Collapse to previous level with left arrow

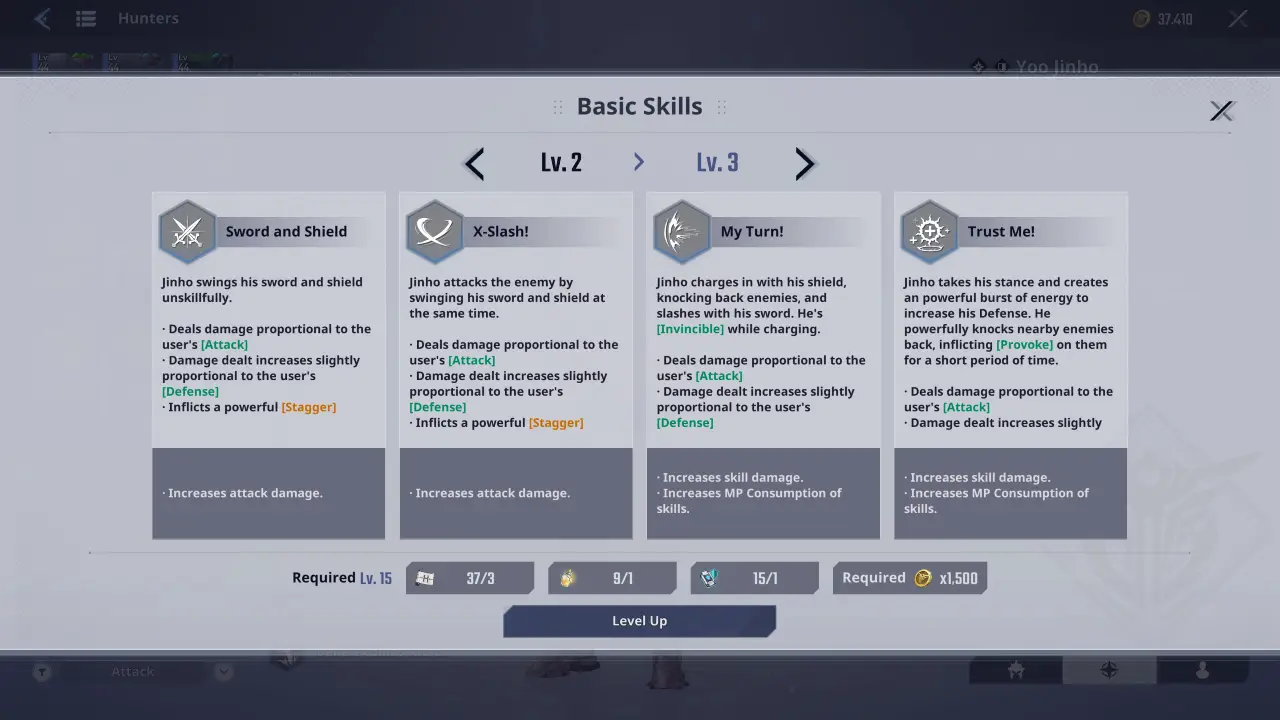473,163
